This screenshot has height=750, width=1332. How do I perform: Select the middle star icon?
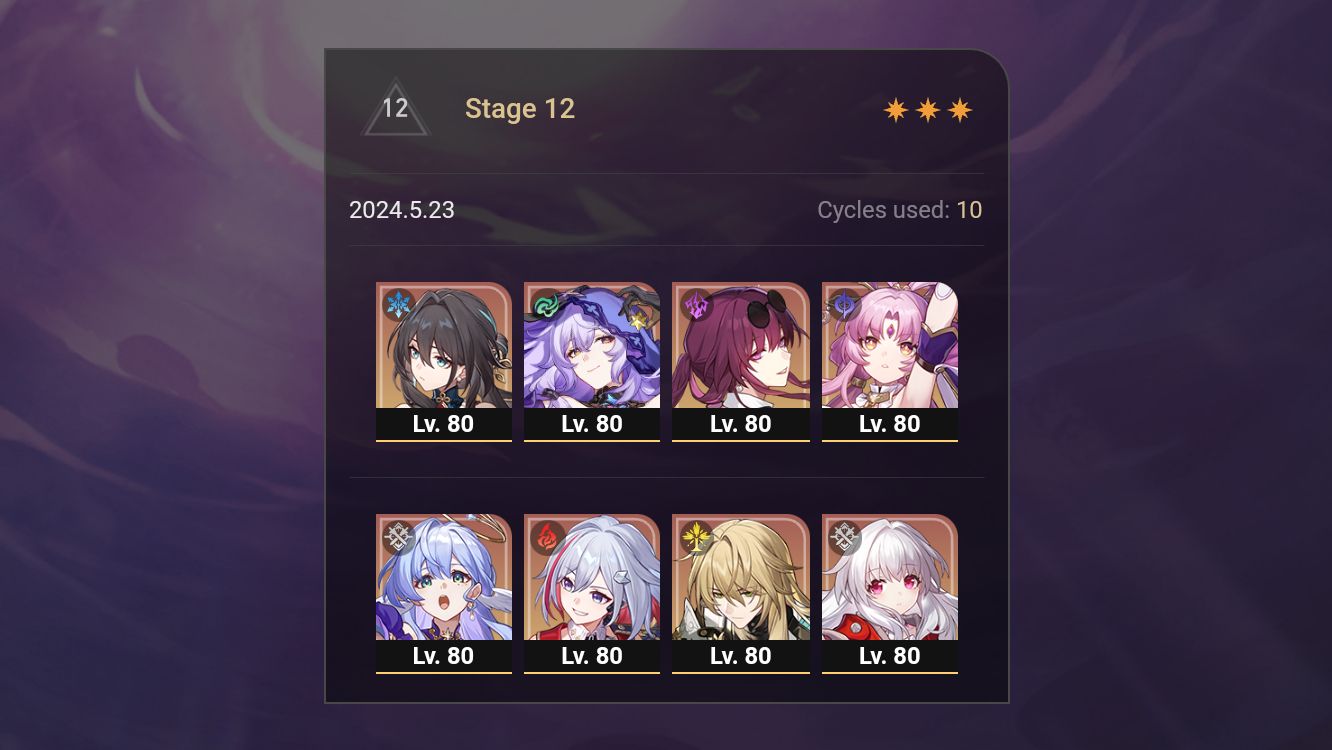(x=927, y=108)
